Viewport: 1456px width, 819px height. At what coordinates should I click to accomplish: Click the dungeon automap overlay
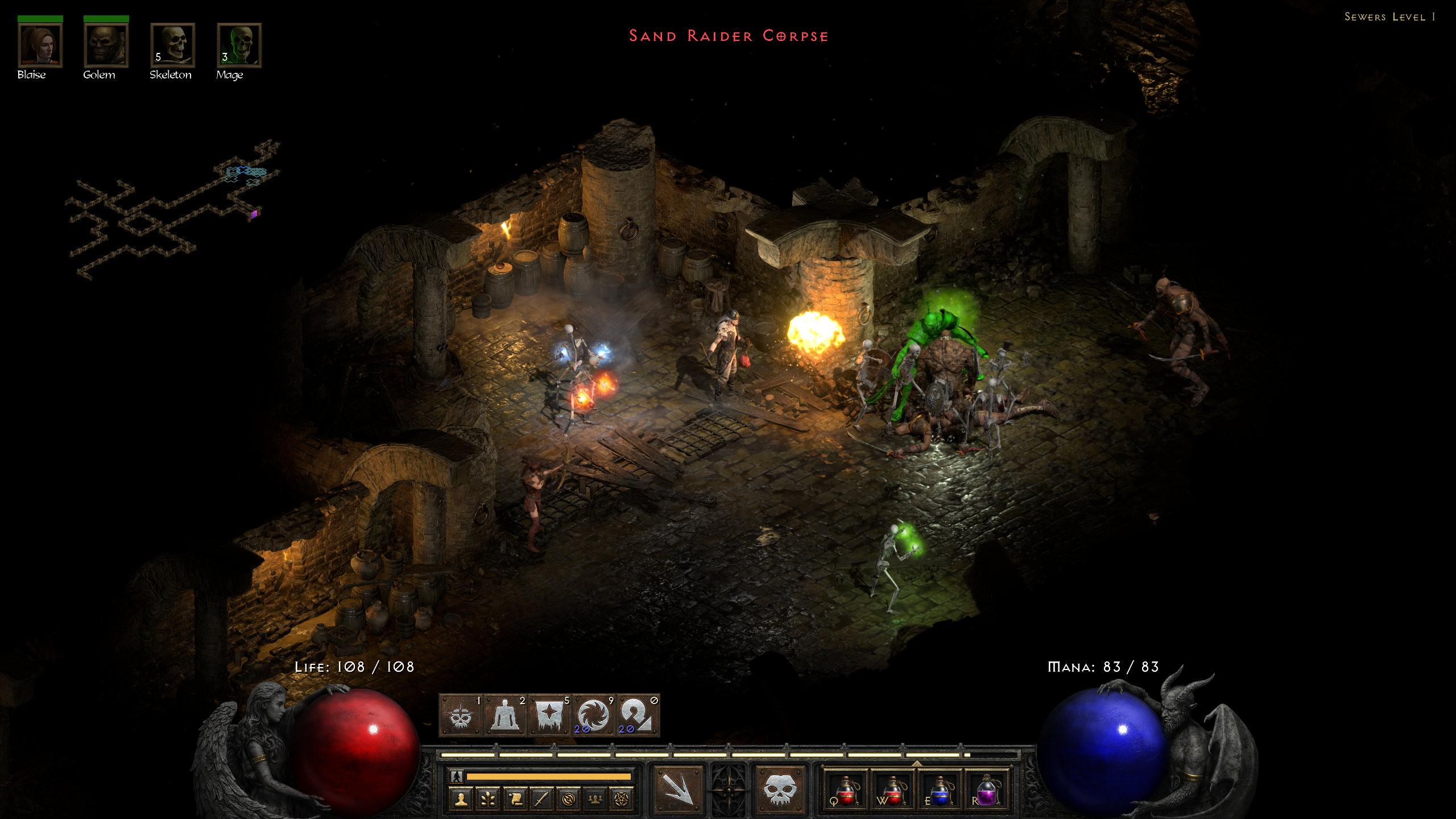point(171,210)
